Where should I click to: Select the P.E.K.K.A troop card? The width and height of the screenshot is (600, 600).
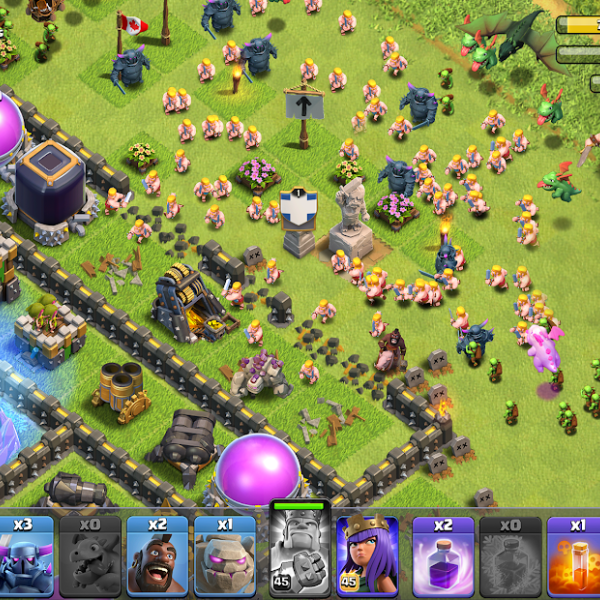26,558
